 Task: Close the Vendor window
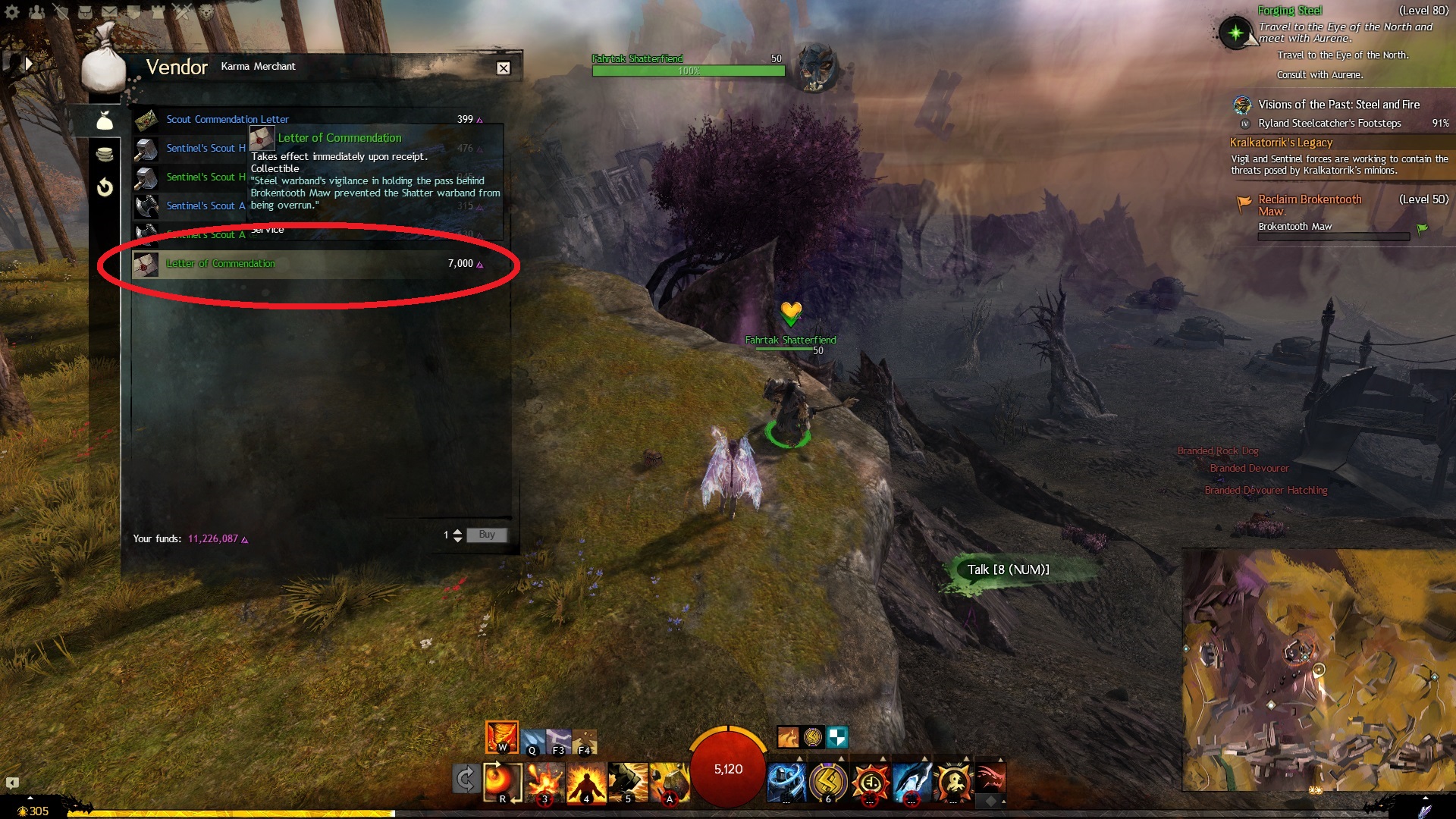pyautogui.click(x=504, y=68)
